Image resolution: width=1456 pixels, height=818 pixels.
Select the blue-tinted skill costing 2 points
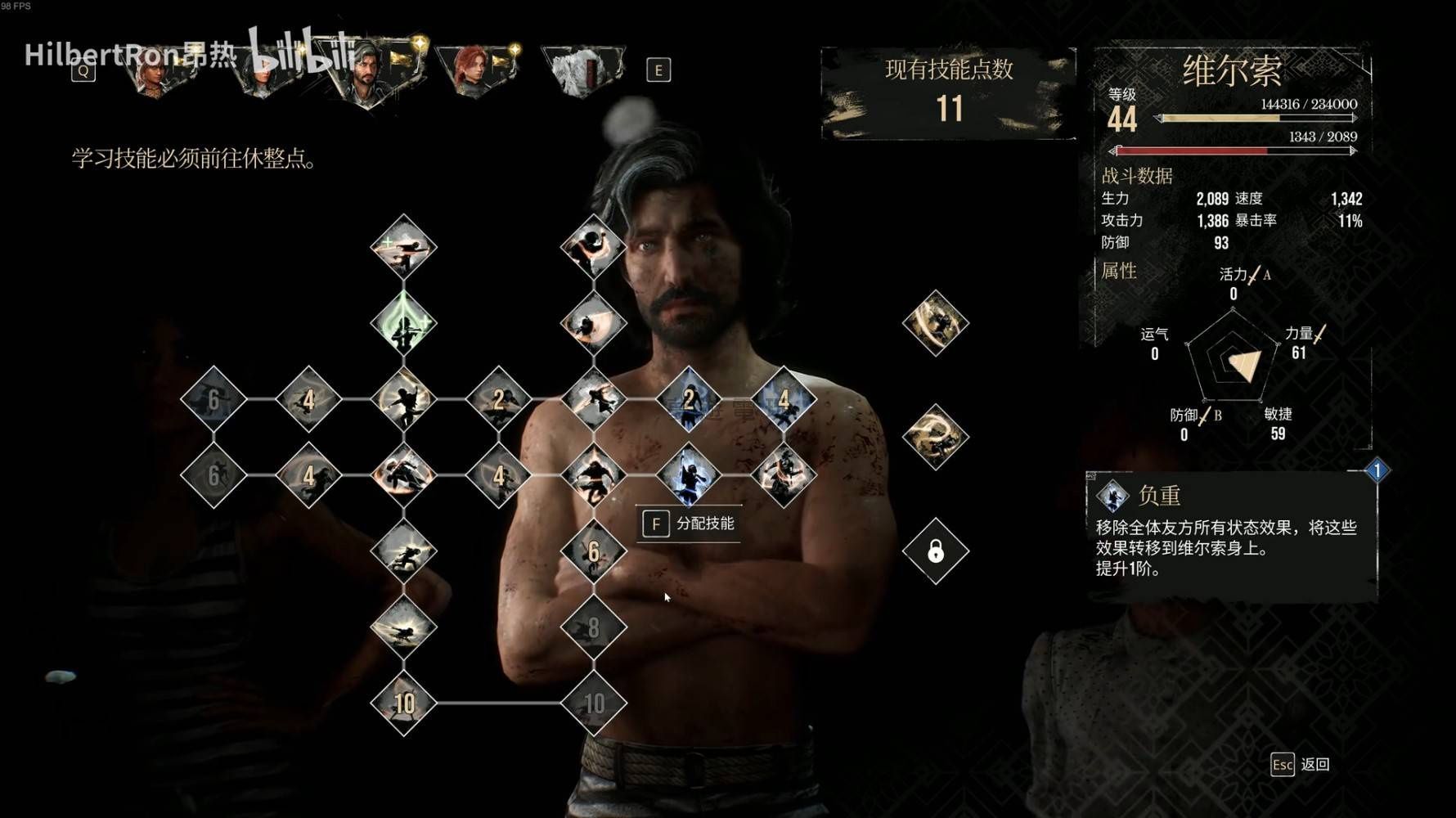pyautogui.click(x=689, y=399)
